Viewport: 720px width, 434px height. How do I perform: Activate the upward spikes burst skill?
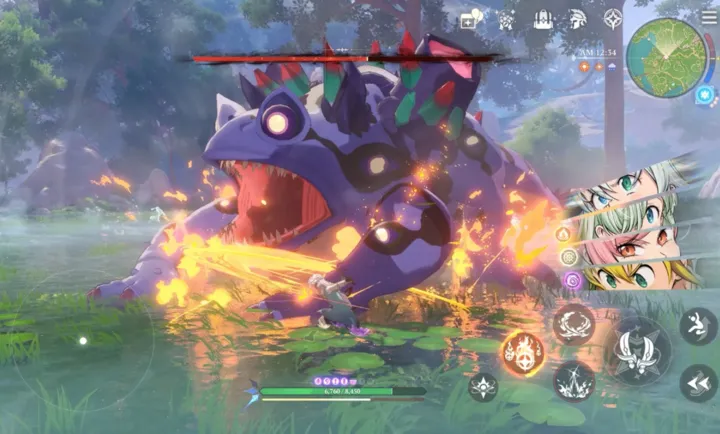[x=574, y=379]
